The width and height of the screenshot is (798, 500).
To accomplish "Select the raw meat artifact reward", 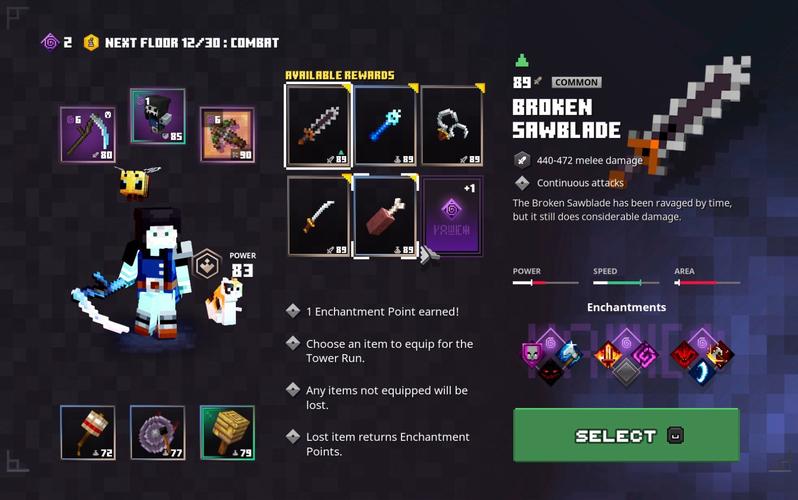I will [x=385, y=215].
